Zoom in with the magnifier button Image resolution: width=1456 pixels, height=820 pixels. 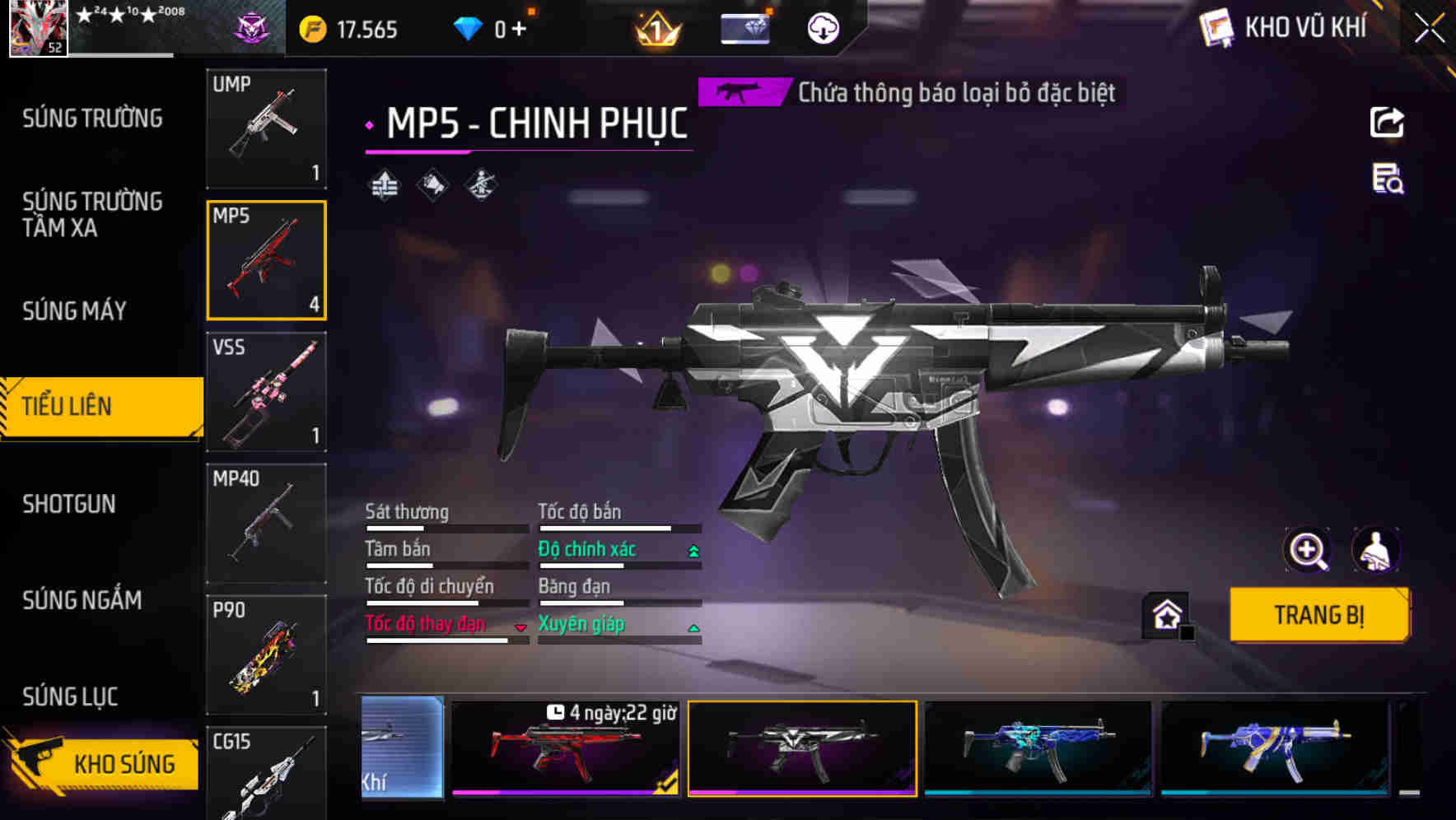point(1307,550)
